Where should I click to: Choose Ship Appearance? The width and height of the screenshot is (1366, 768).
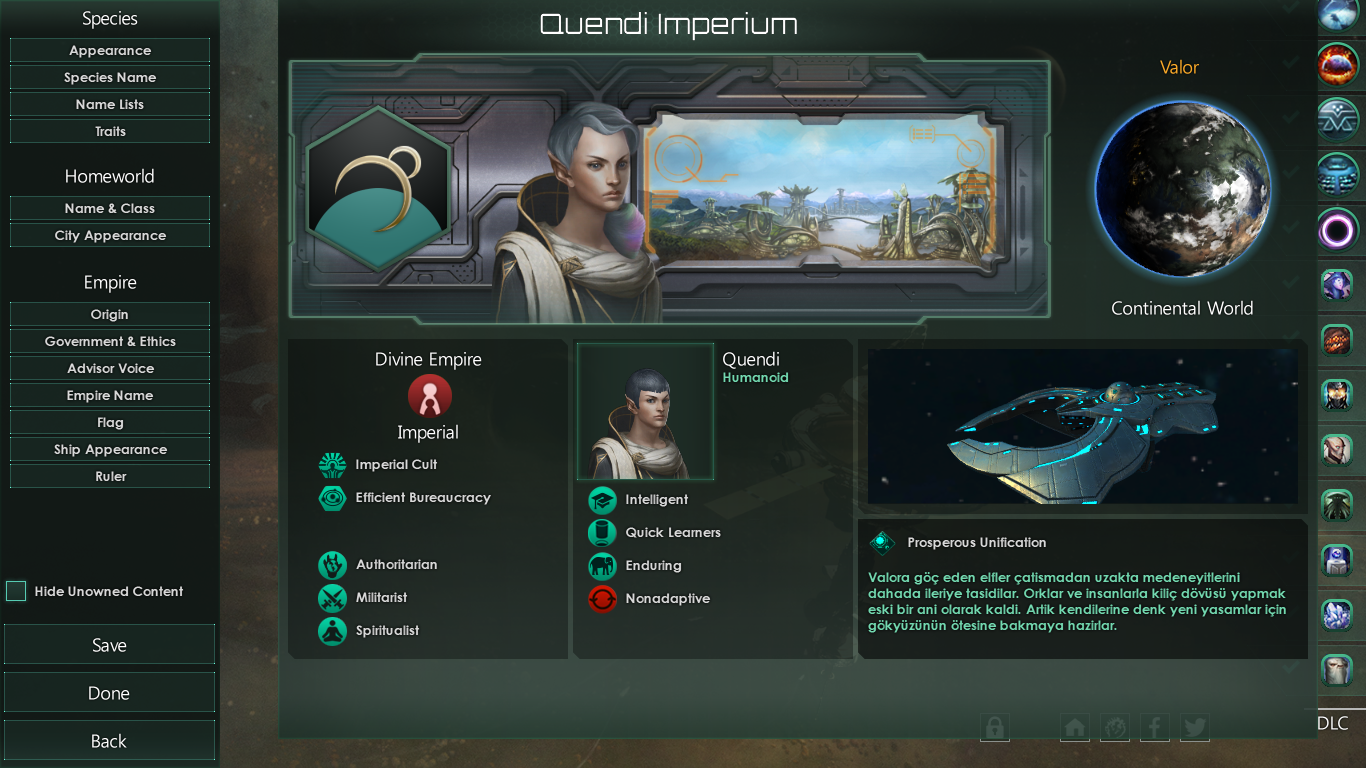coord(110,450)
